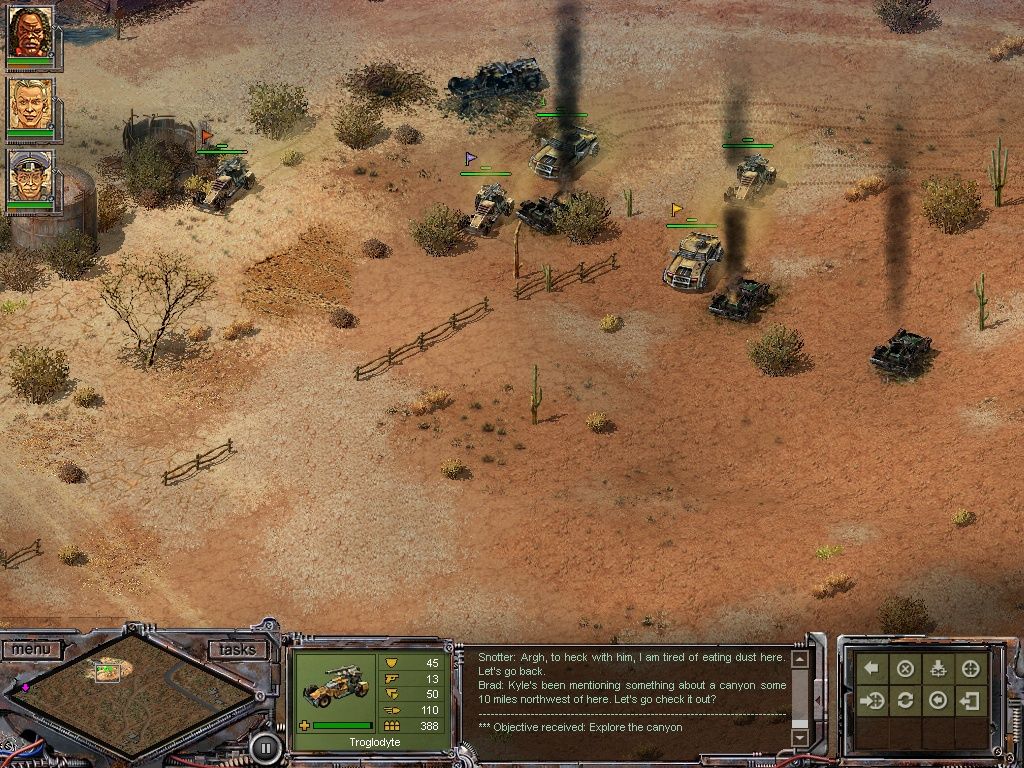This screenshot has height=768, width=1024.
Task: Activate the circular arrows rotate command
Action: pos(905,700)
